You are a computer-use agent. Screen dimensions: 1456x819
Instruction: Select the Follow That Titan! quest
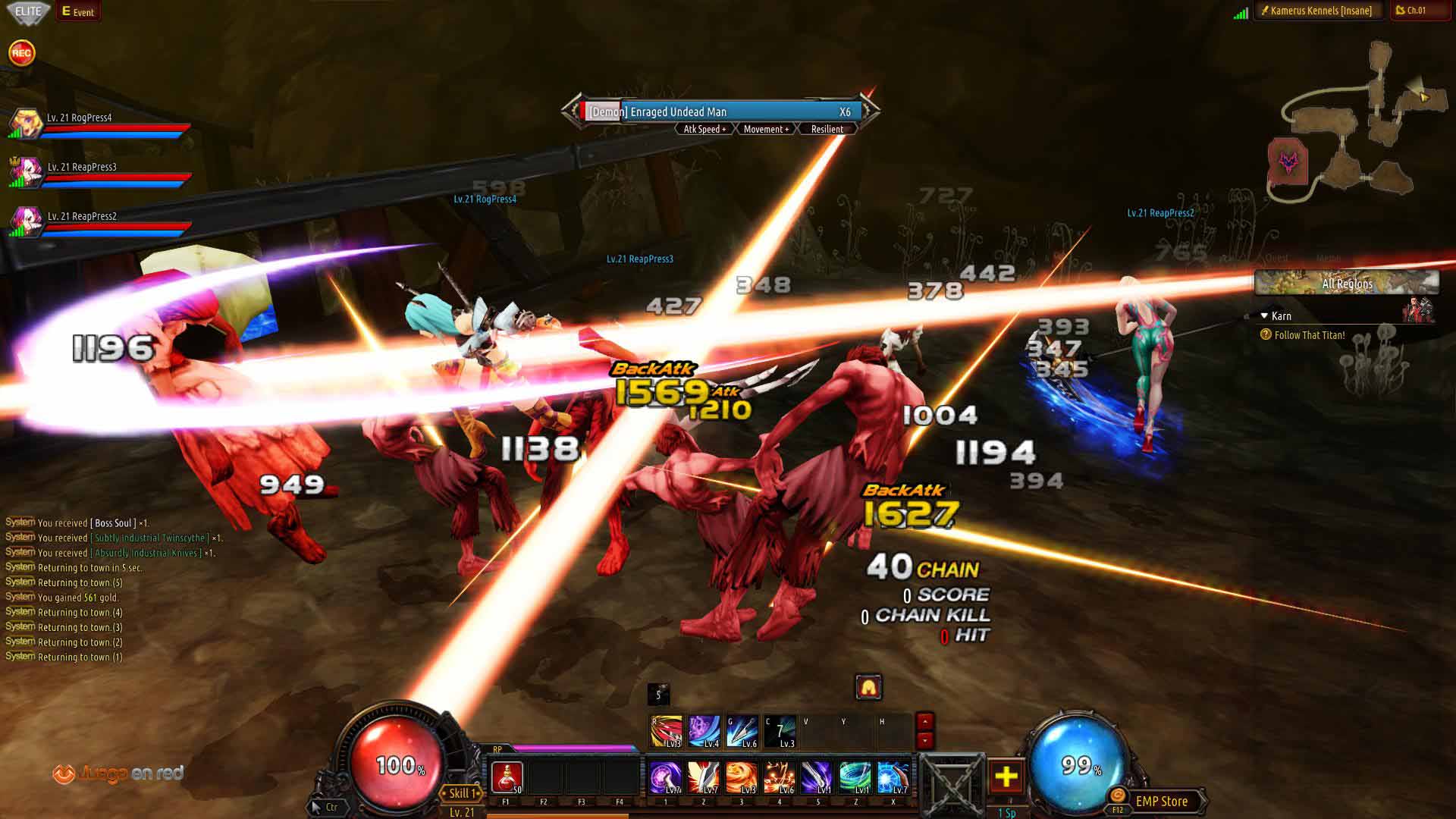tap(1310, 335)
